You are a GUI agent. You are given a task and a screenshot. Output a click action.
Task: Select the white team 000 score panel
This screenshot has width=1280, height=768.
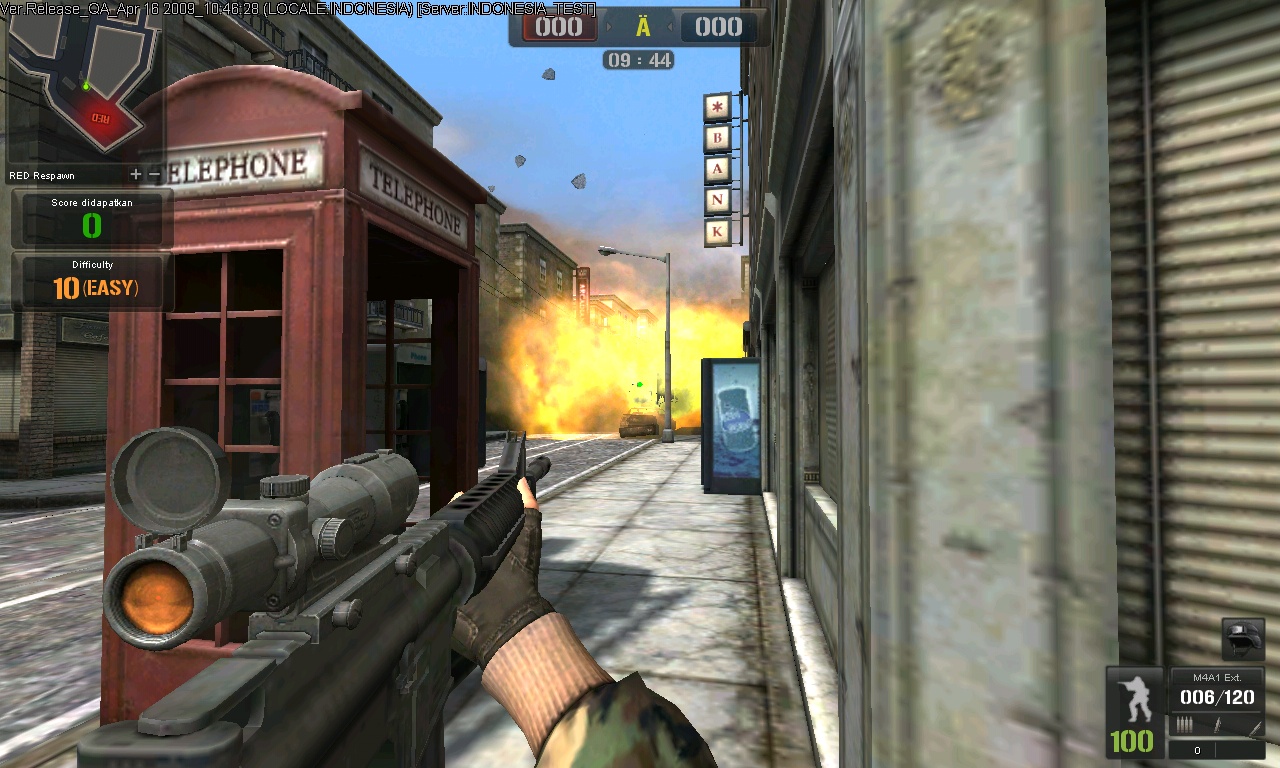[x=719, y=27]
